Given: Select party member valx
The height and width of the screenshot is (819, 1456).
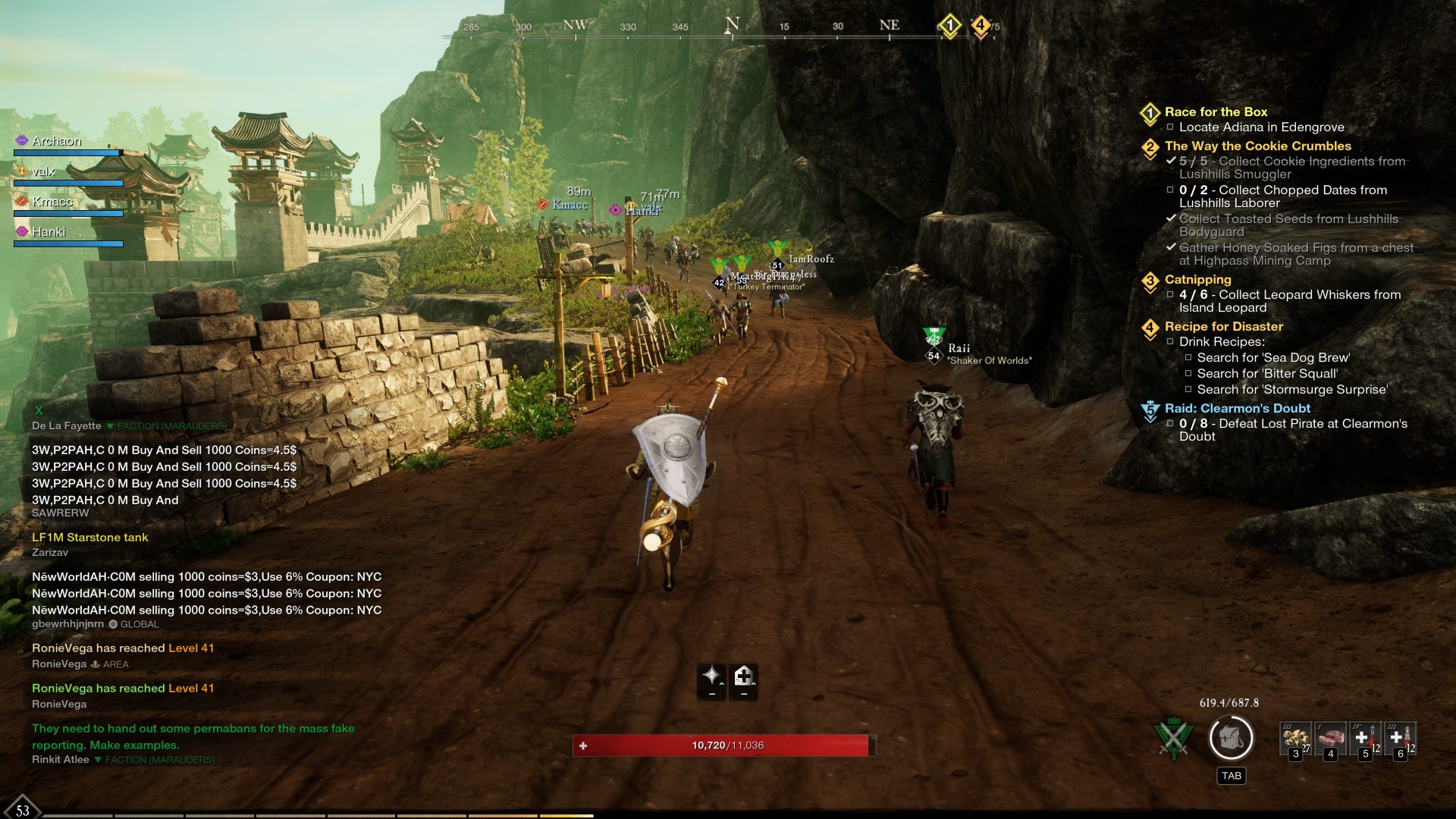Looking at the screenshot, I should pyautogui.click(x=43, y=171).
